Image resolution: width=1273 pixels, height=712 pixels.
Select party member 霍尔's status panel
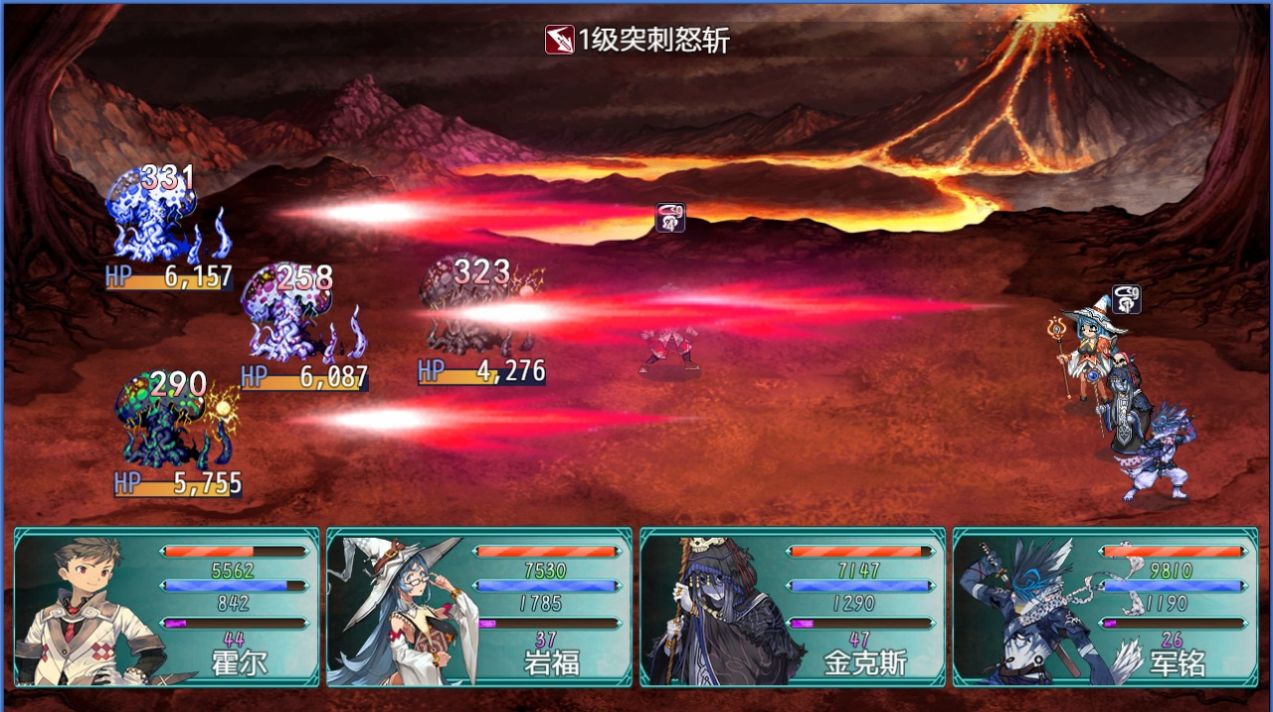coord(166,607)
